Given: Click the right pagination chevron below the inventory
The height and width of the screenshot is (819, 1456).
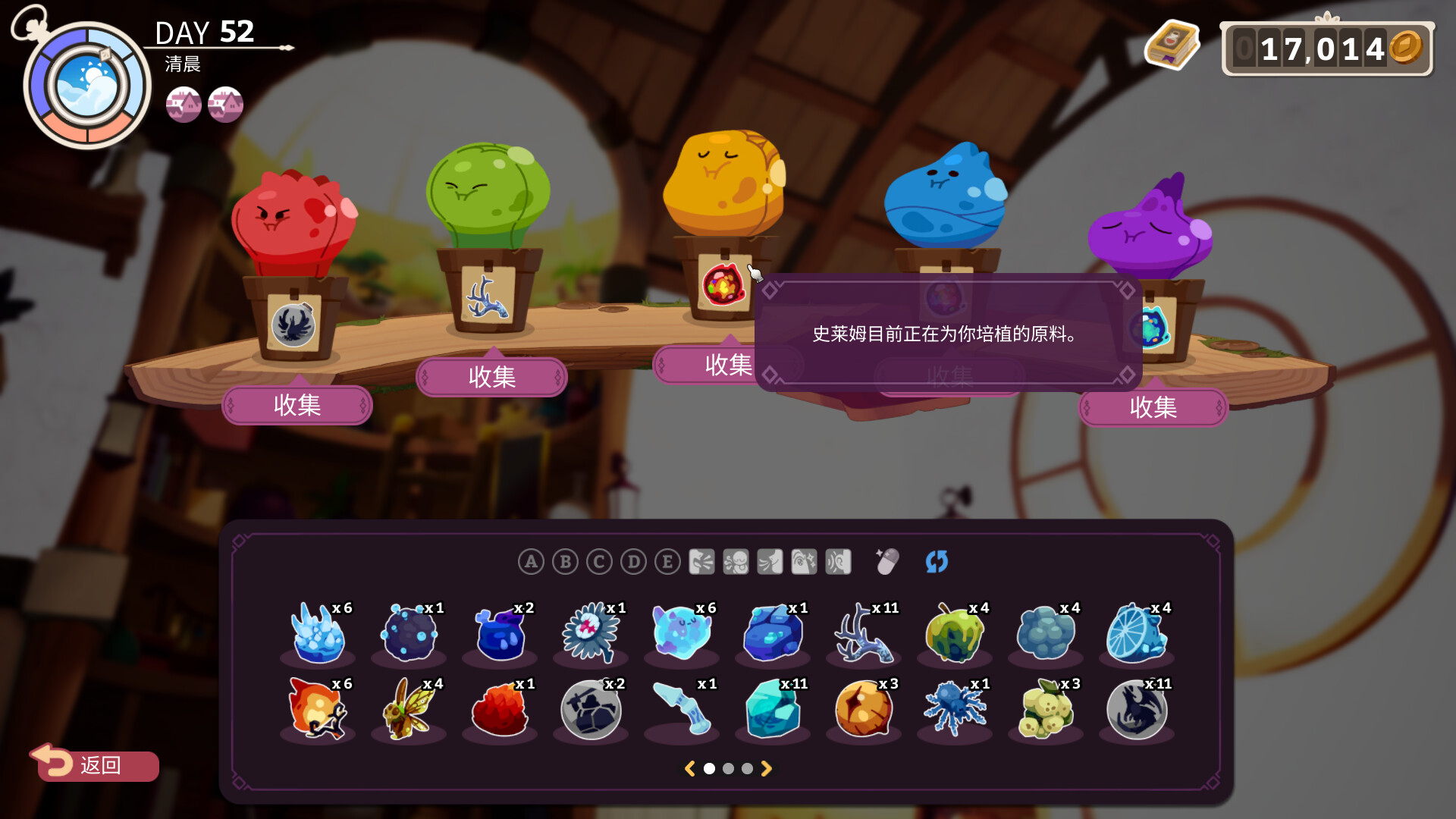Looking at the screenshot, I should [x=767, y=768].
